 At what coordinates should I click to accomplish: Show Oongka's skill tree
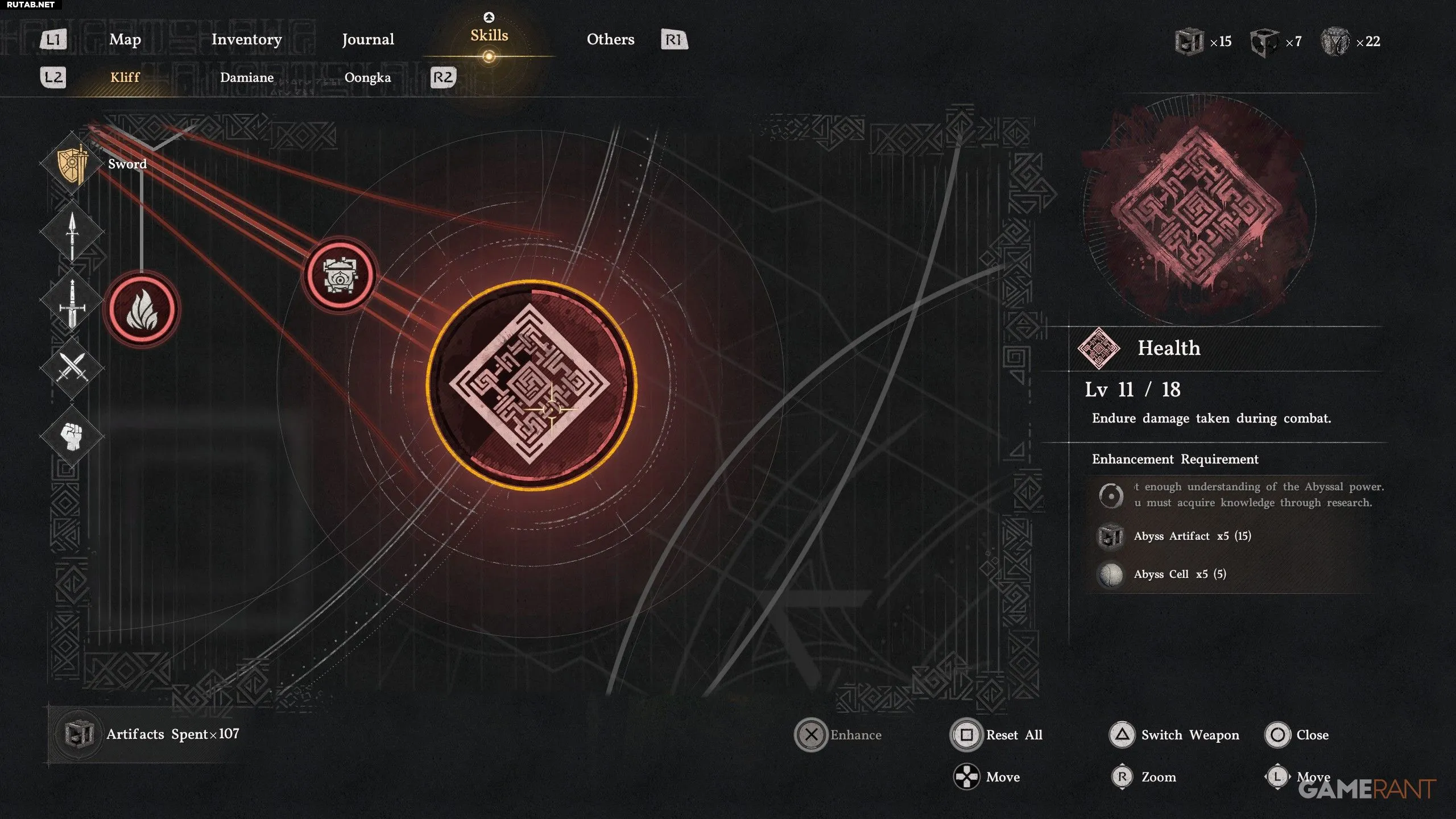pyautogui.click(x=367, y=77)
